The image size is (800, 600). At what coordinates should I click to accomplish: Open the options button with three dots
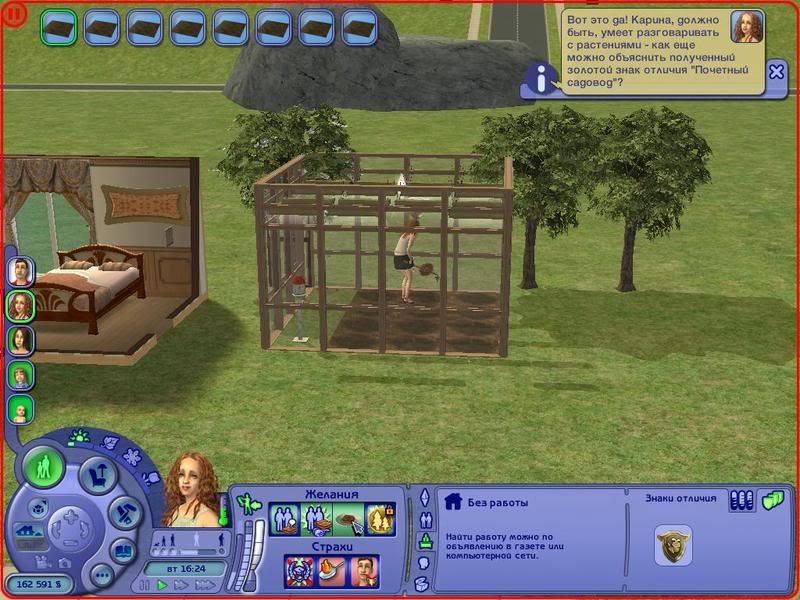click(x=101, y=575)
